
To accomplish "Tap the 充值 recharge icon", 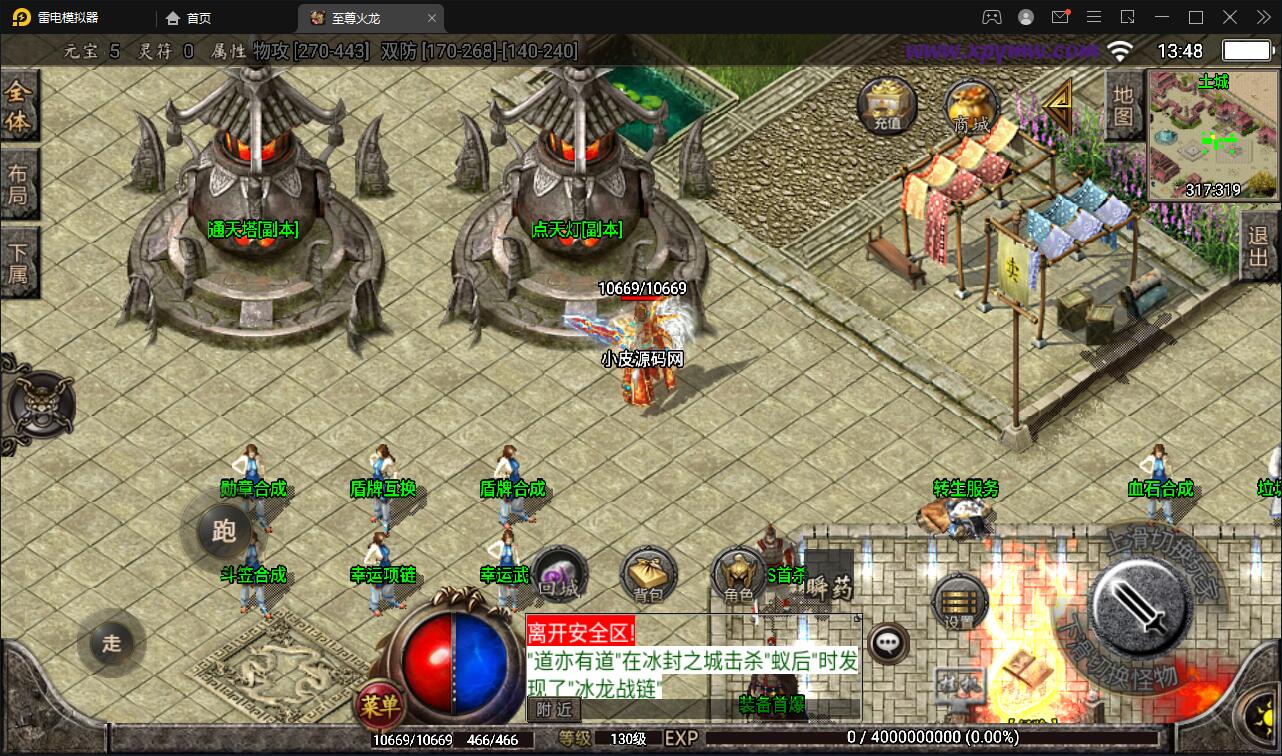I will (x=884, y=105).
